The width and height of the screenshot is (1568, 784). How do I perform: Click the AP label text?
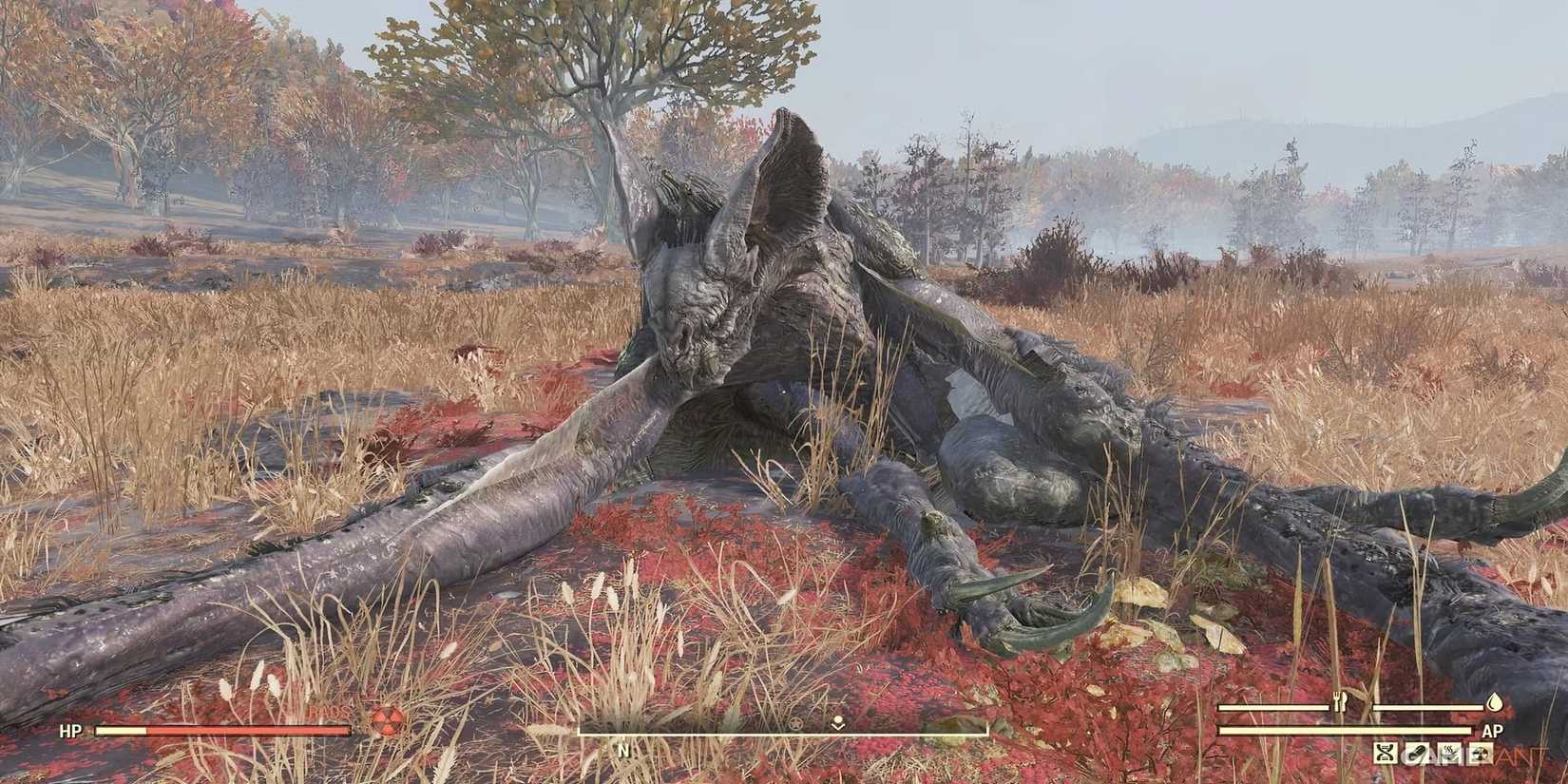point(1493,730)
